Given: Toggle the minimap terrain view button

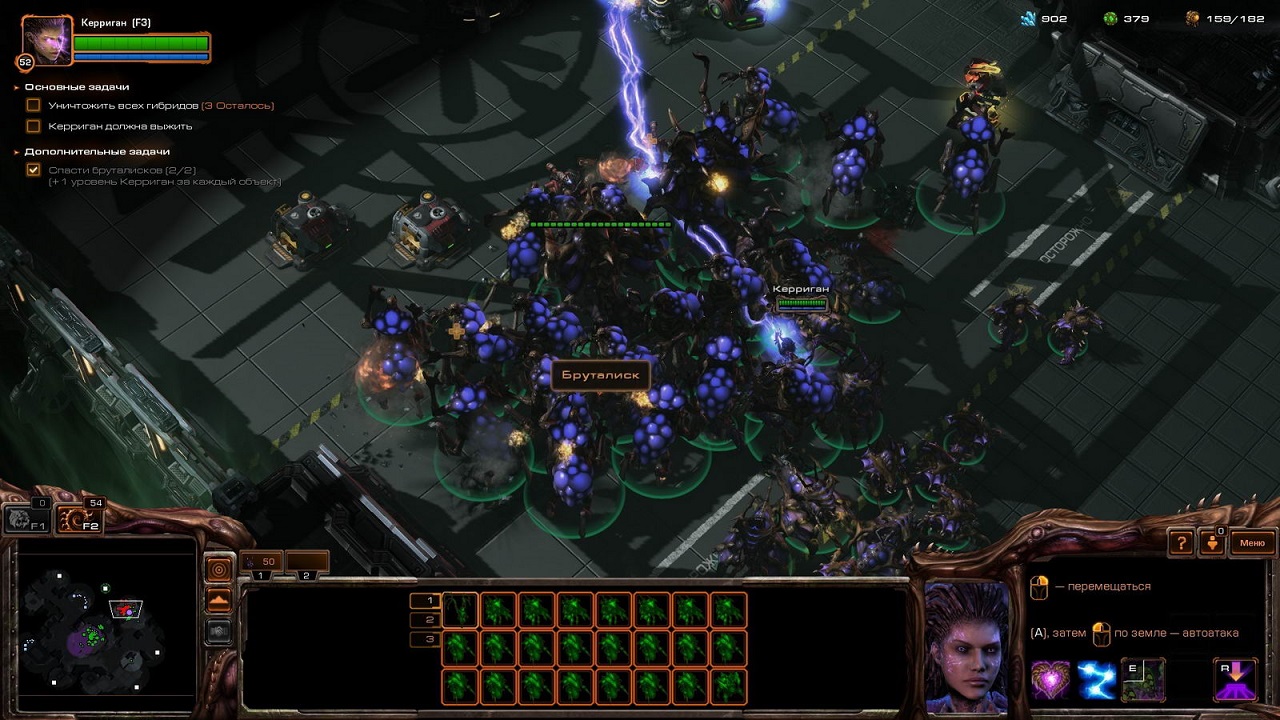Looking at the screenshot, I should coord(218,600).
